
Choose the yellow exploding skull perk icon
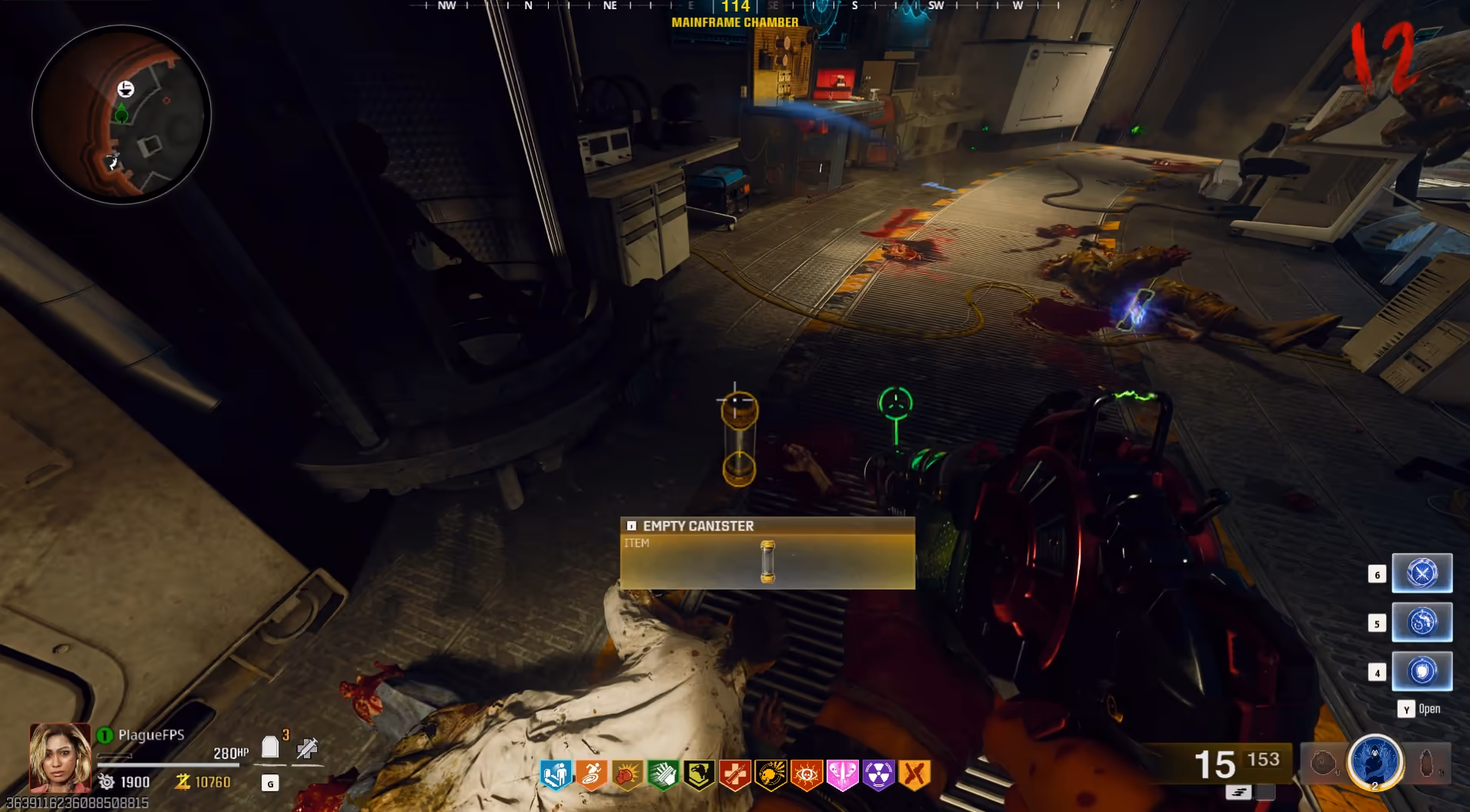(x=770, y=775)
